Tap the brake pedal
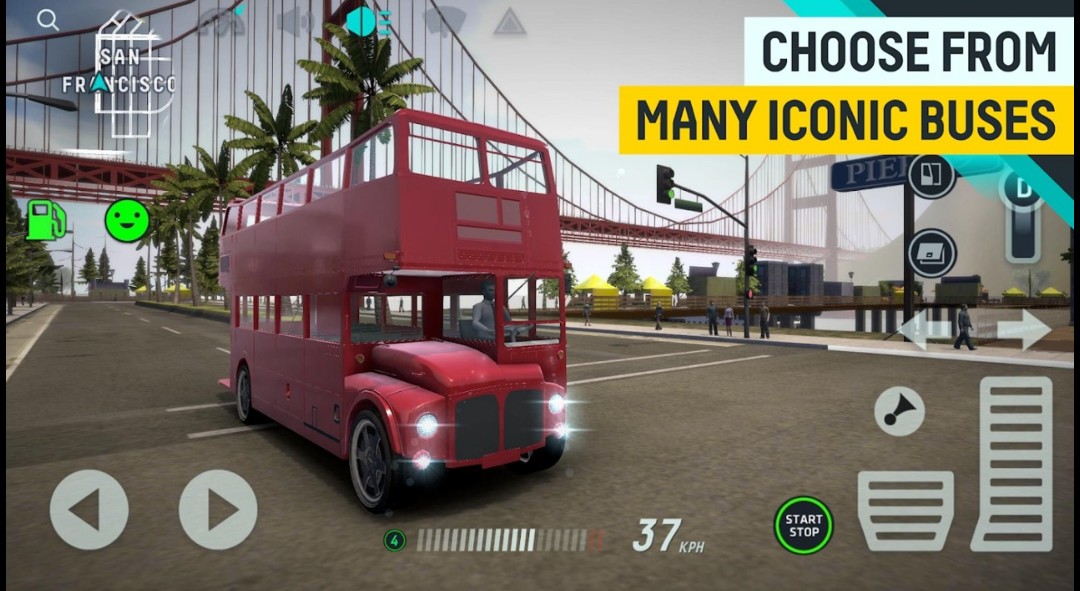Screen dimensions: 1080x591 pyautogui.click(x=905, y=510)
